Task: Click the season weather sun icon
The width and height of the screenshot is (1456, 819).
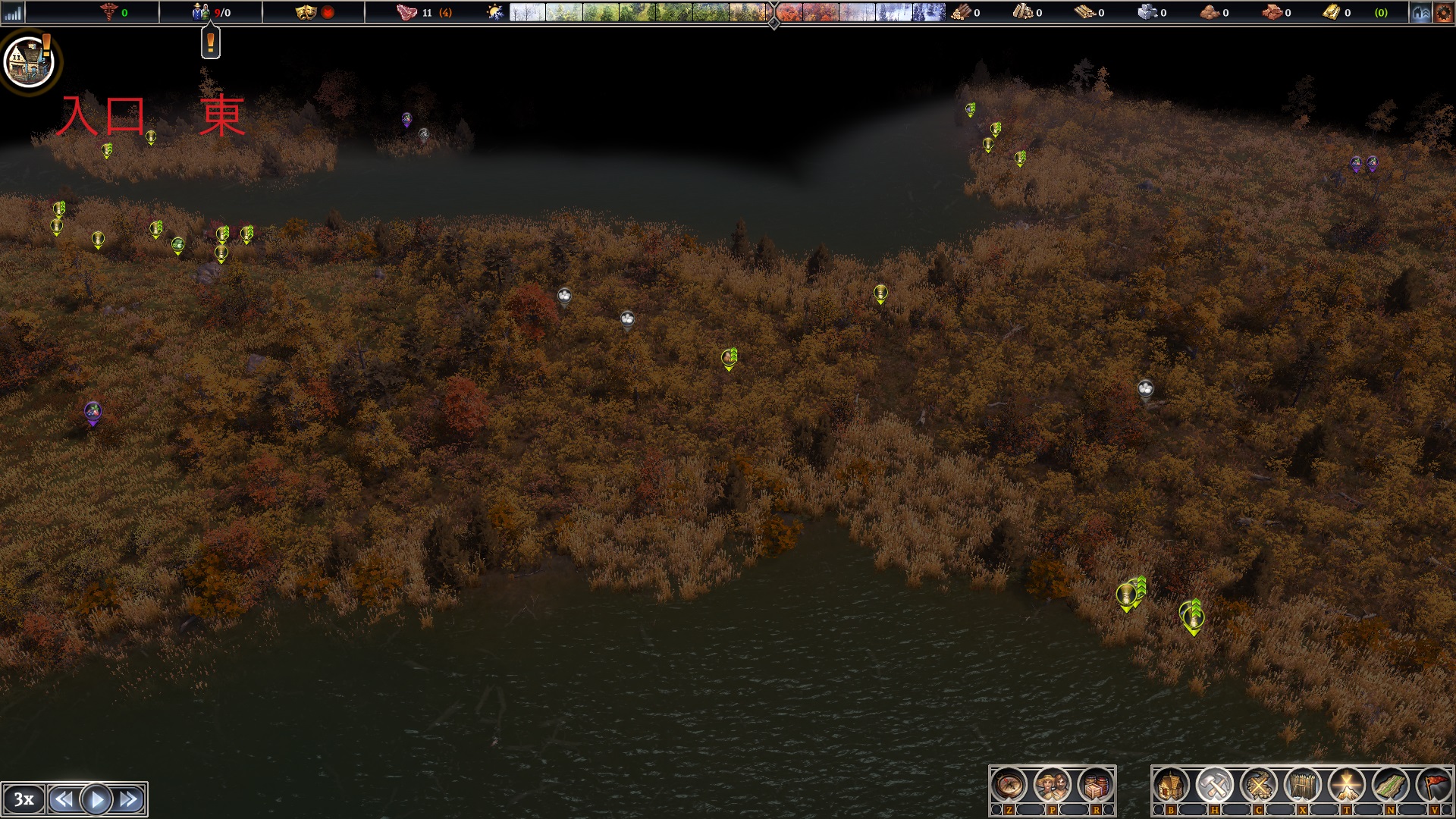Action: [495, 13]
